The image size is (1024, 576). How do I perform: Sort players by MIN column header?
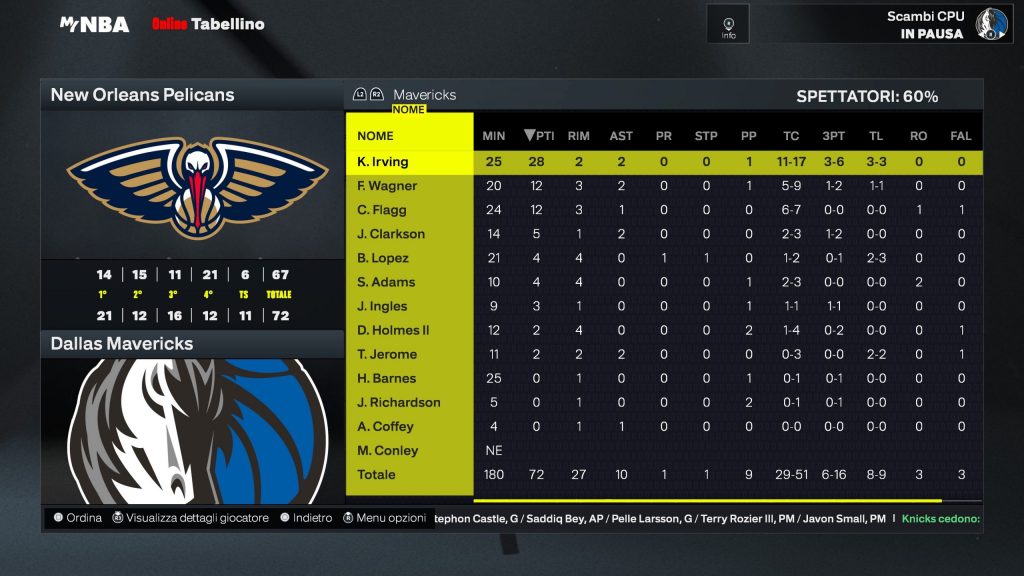coord(494,136)
